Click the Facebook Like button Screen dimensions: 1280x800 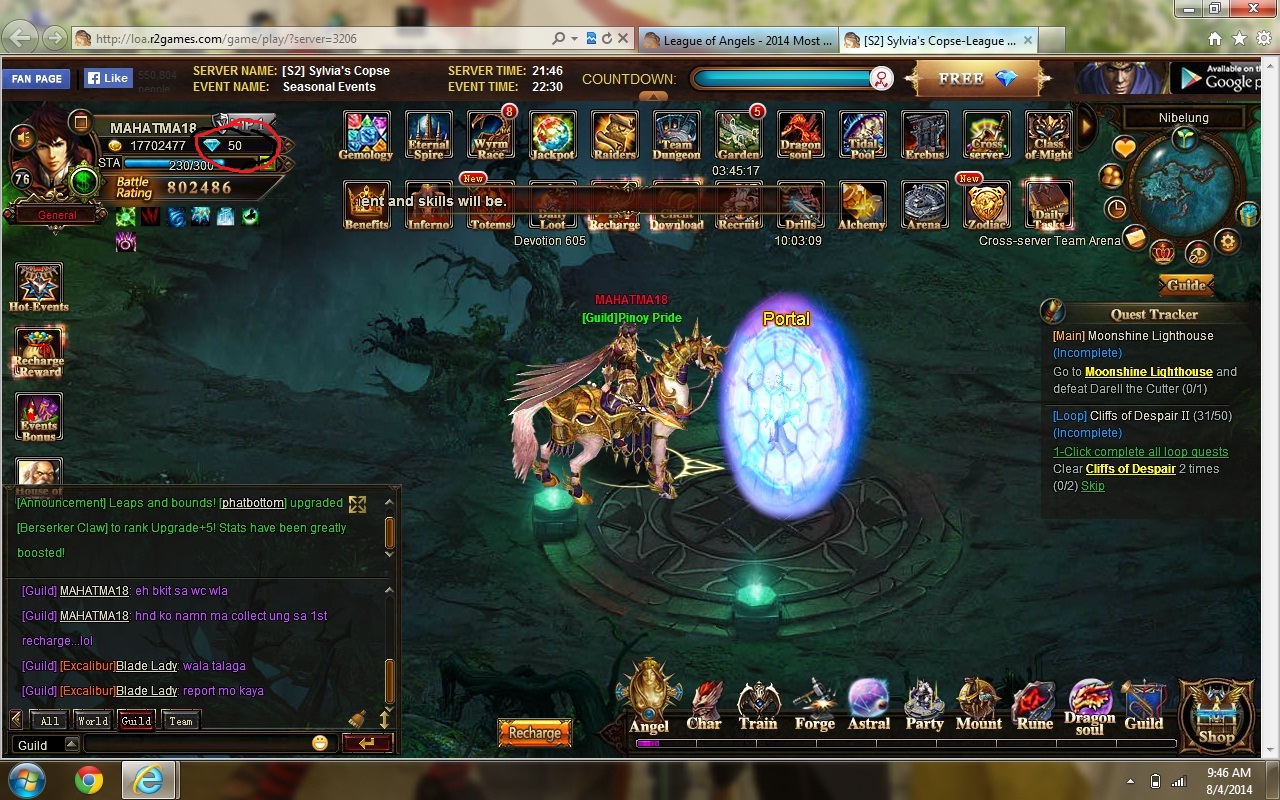click(x=107, y=78)
